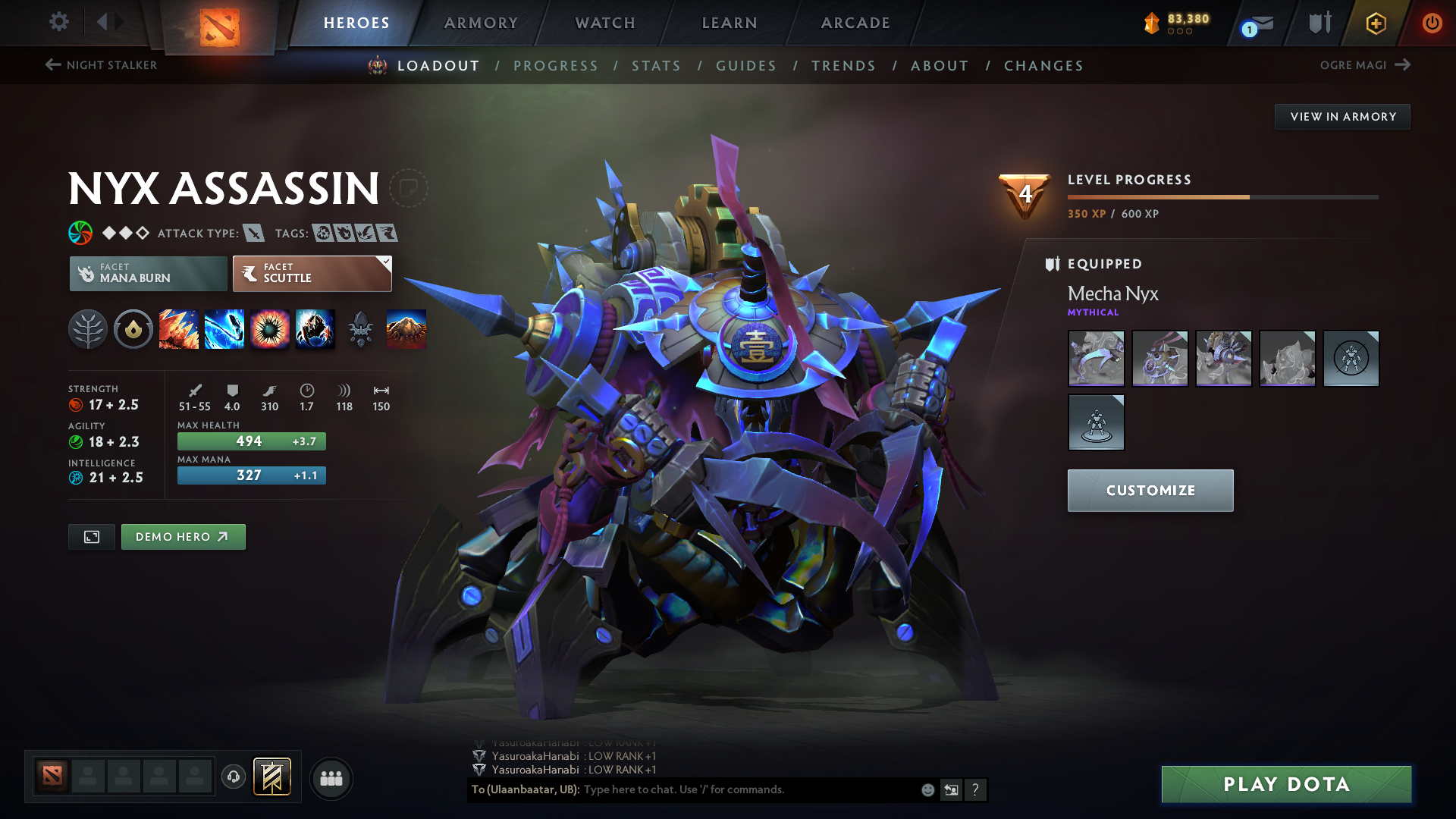The width and height of the screenshot is (1456, 819).
Task: Expand the Scuttle facet dropdown arrow
Action: (386, 263)
